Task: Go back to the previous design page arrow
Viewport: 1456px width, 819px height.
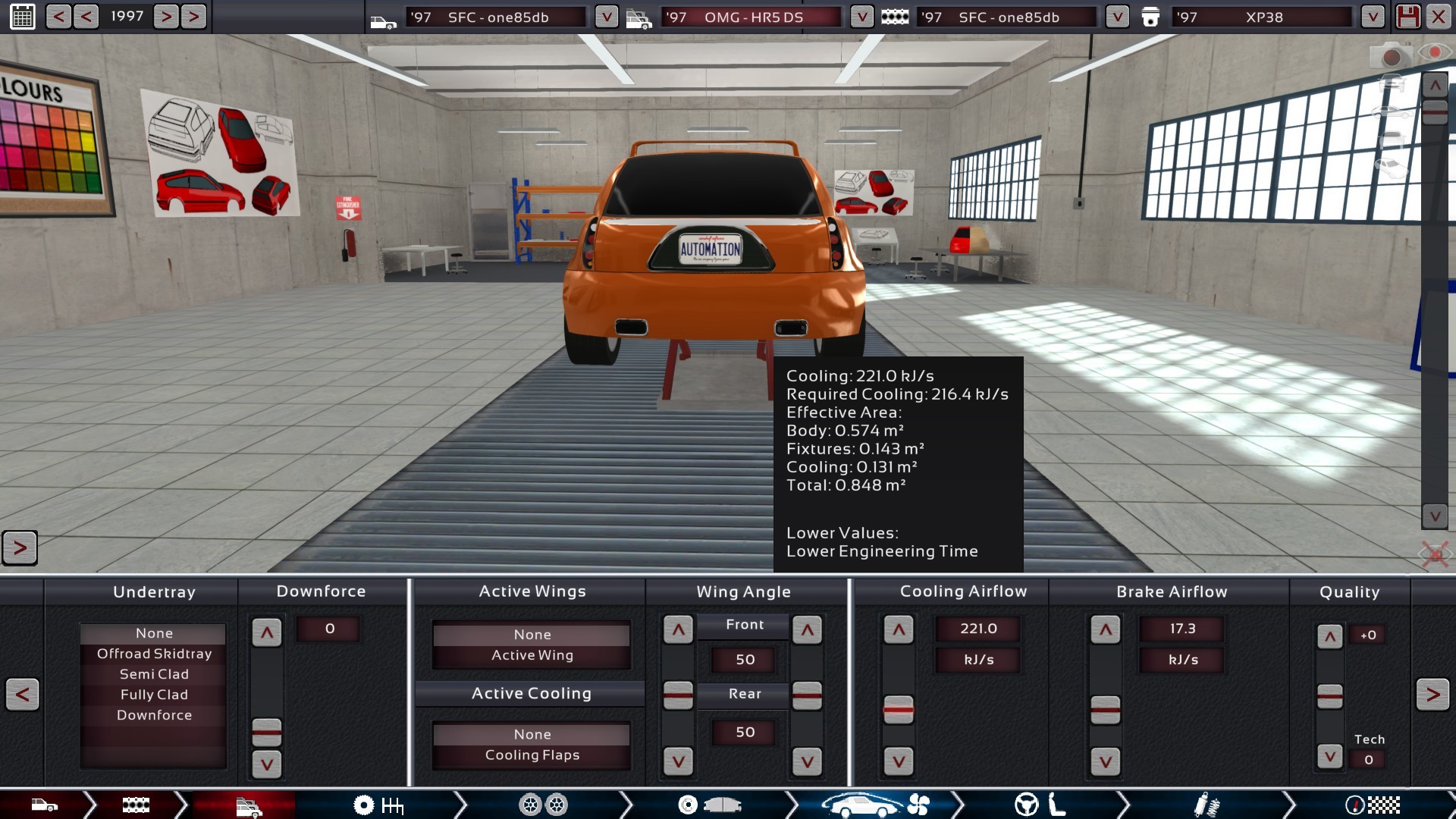Action: pyautogui.click(x=23, y=694)
